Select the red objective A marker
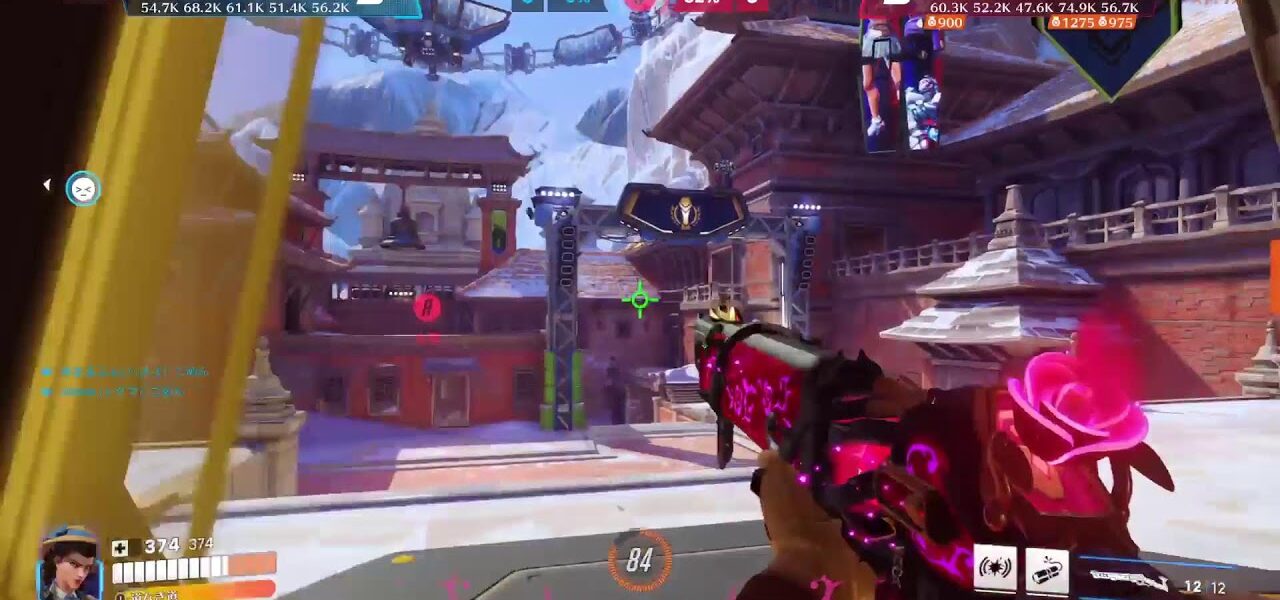 (428, 308)
